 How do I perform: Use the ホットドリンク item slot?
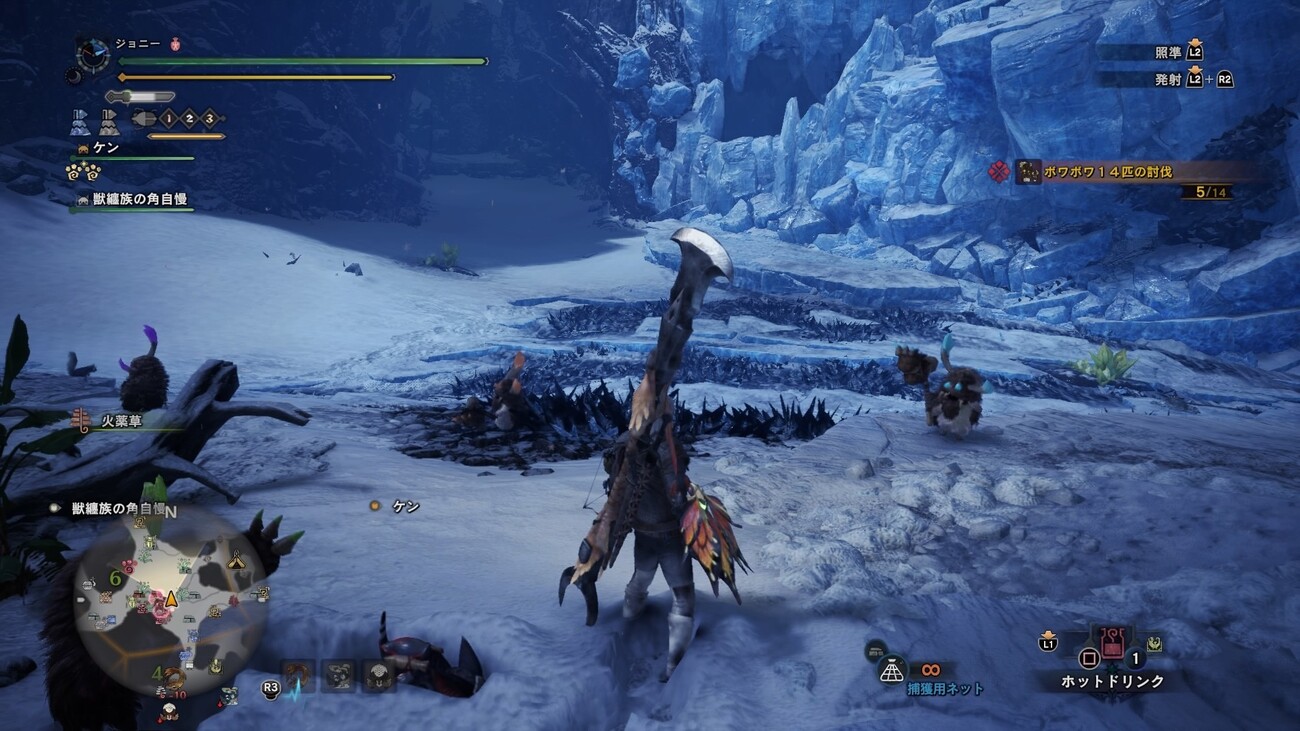[x=1111, y=644]
